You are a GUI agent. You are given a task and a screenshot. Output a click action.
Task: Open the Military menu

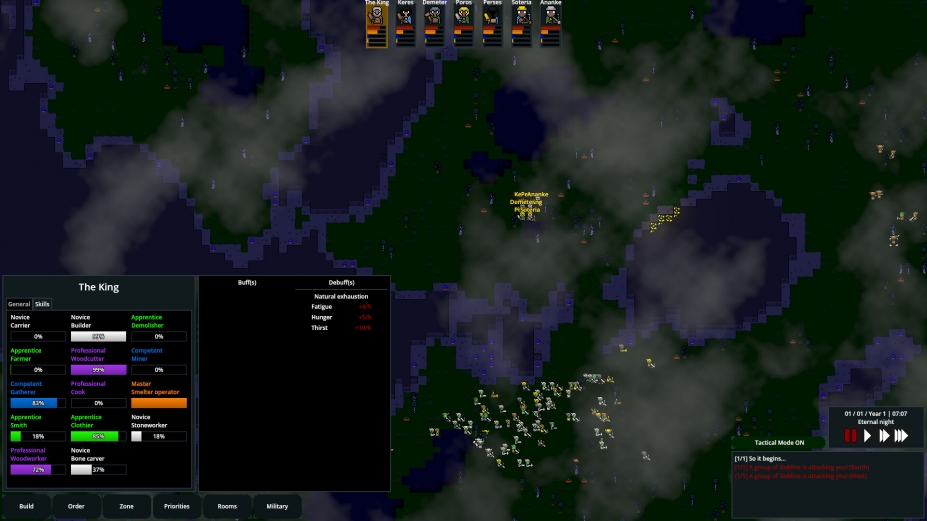pos(277,506)
